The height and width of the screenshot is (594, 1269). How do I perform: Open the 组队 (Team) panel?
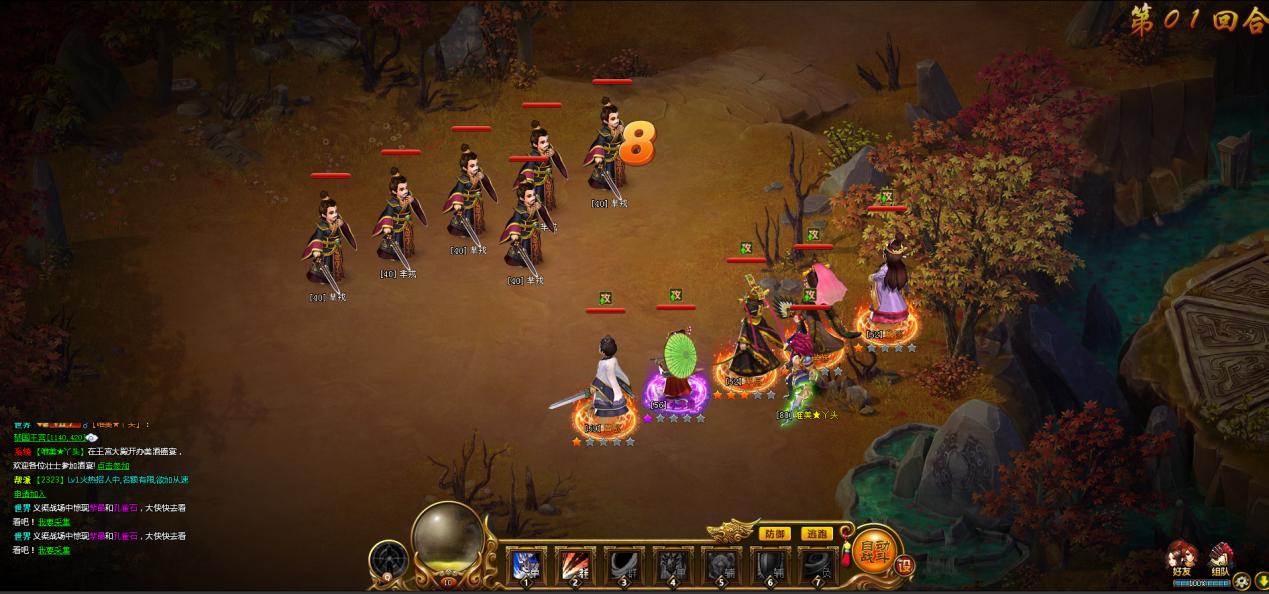[x=1220, y=560]
